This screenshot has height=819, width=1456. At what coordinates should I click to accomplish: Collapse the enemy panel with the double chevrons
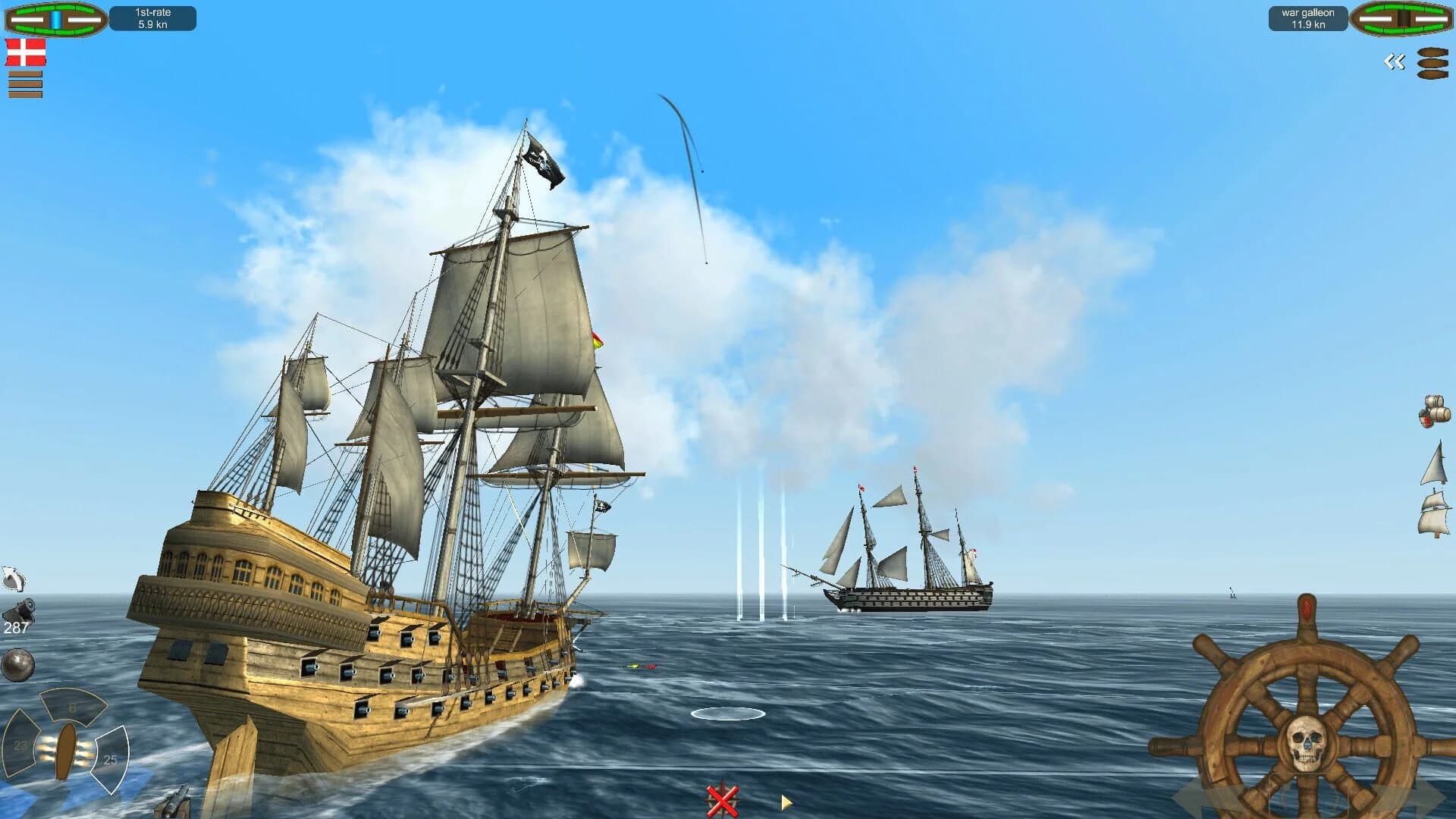1395,61
